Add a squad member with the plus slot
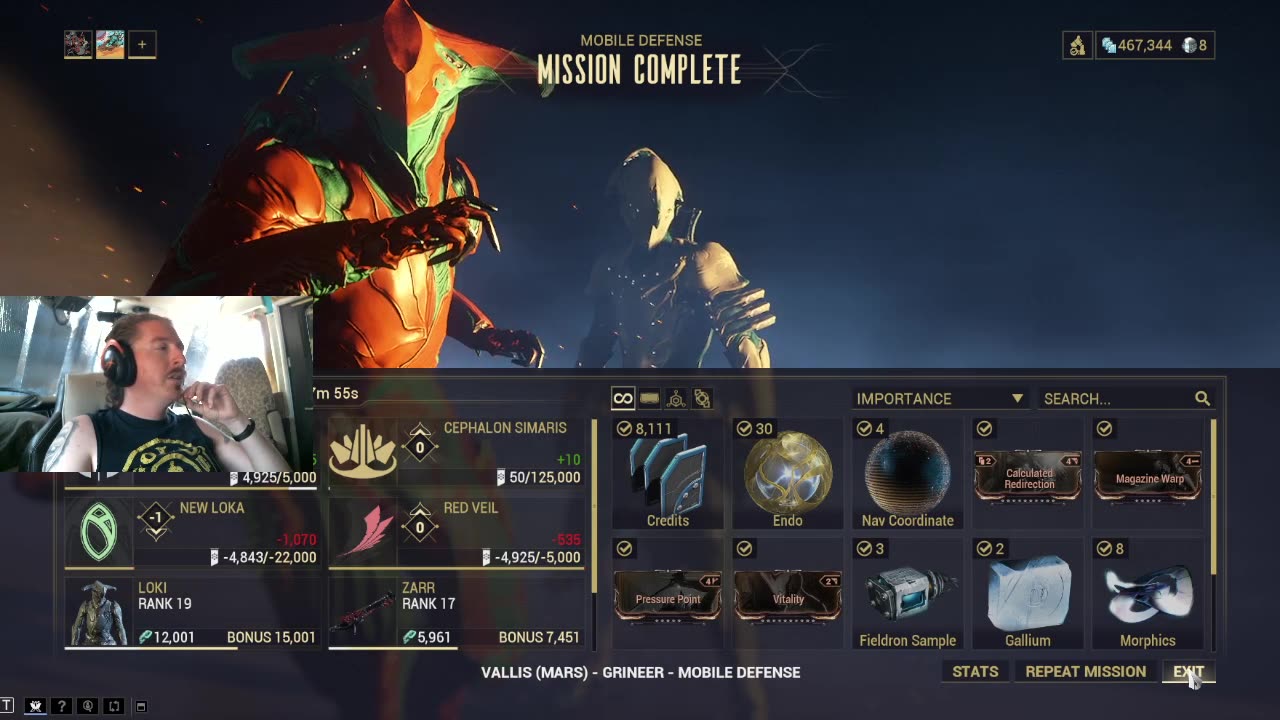The image size is (1280, 720). [x=142, y=44]
